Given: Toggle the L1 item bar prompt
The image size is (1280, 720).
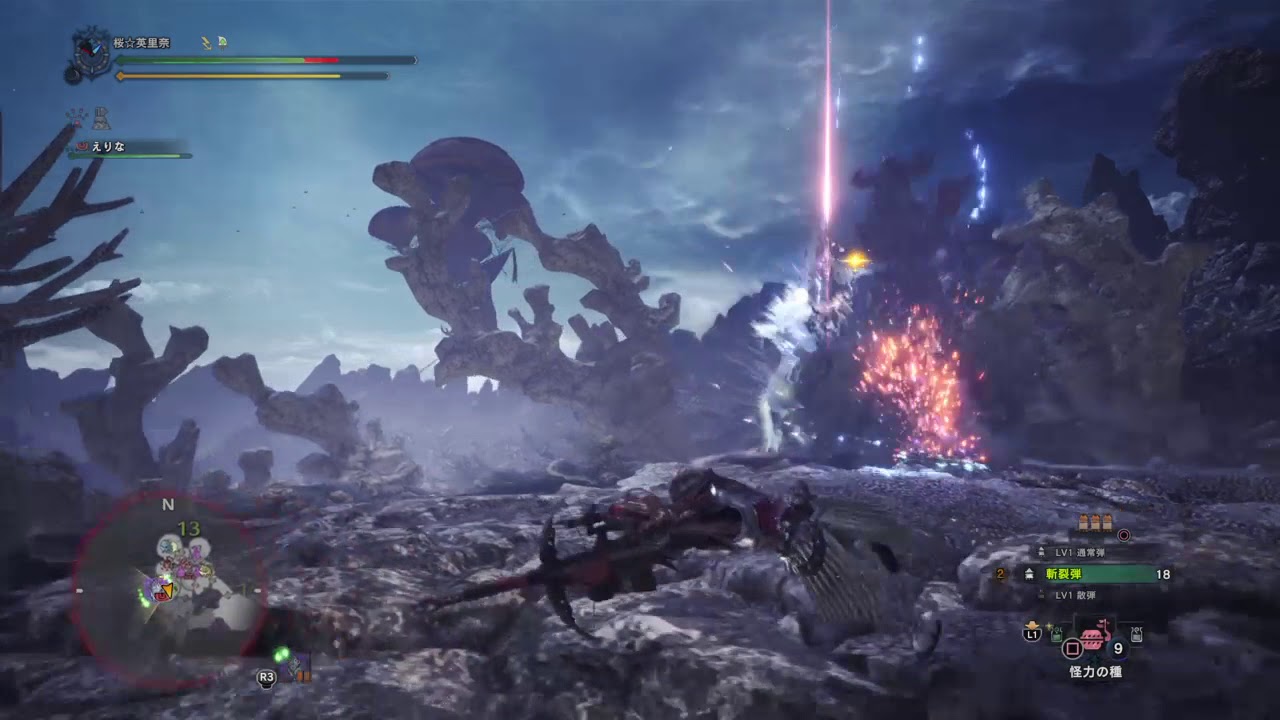Looking at the screenshot, I should click(1031, 635).
